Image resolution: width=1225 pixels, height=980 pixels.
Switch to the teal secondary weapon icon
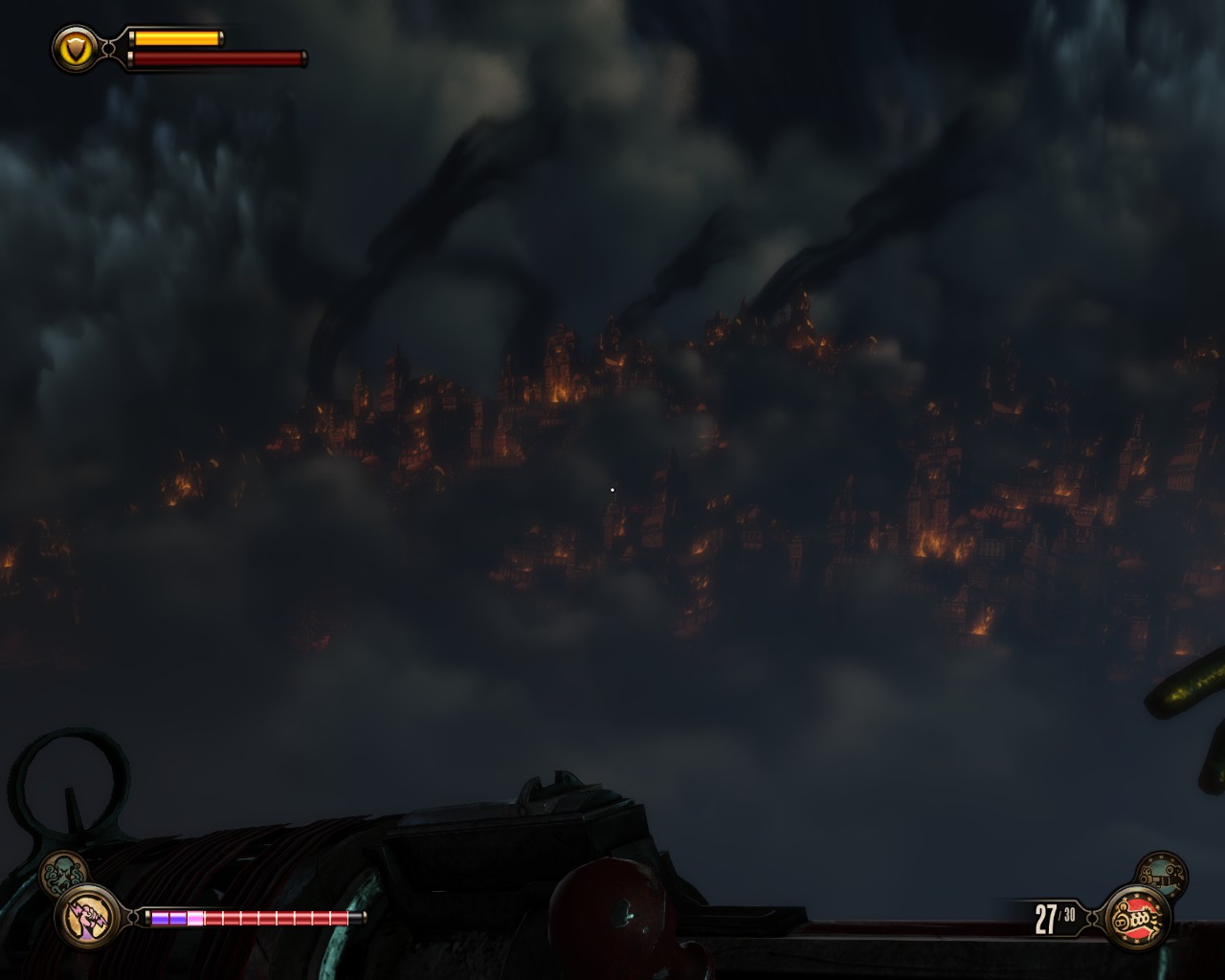(x=1162, y=875)
